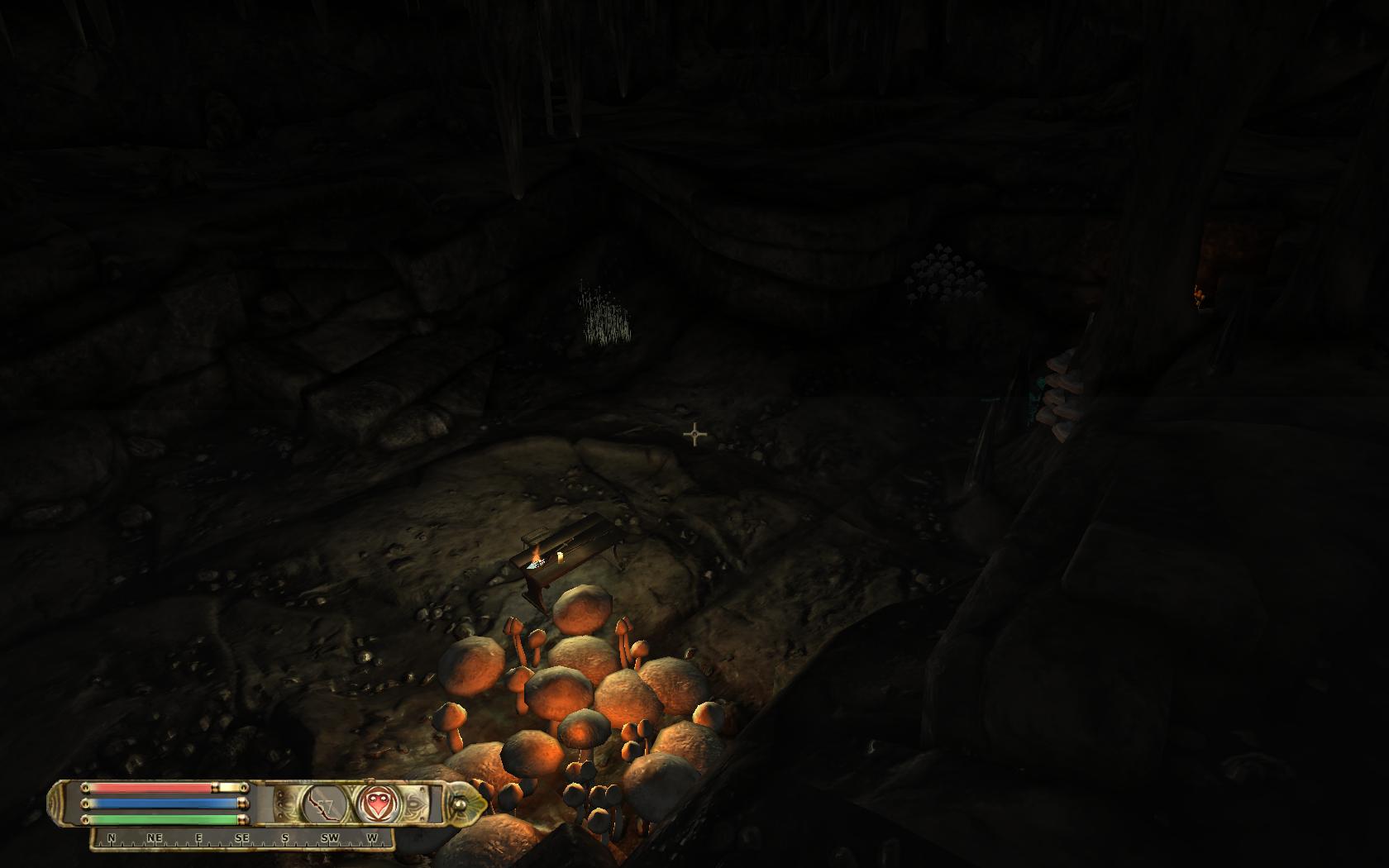Image resolution: width=1389 pixels, height=868 pixels.
Task: Click the red heart spell icon
Action: point(379,804)
